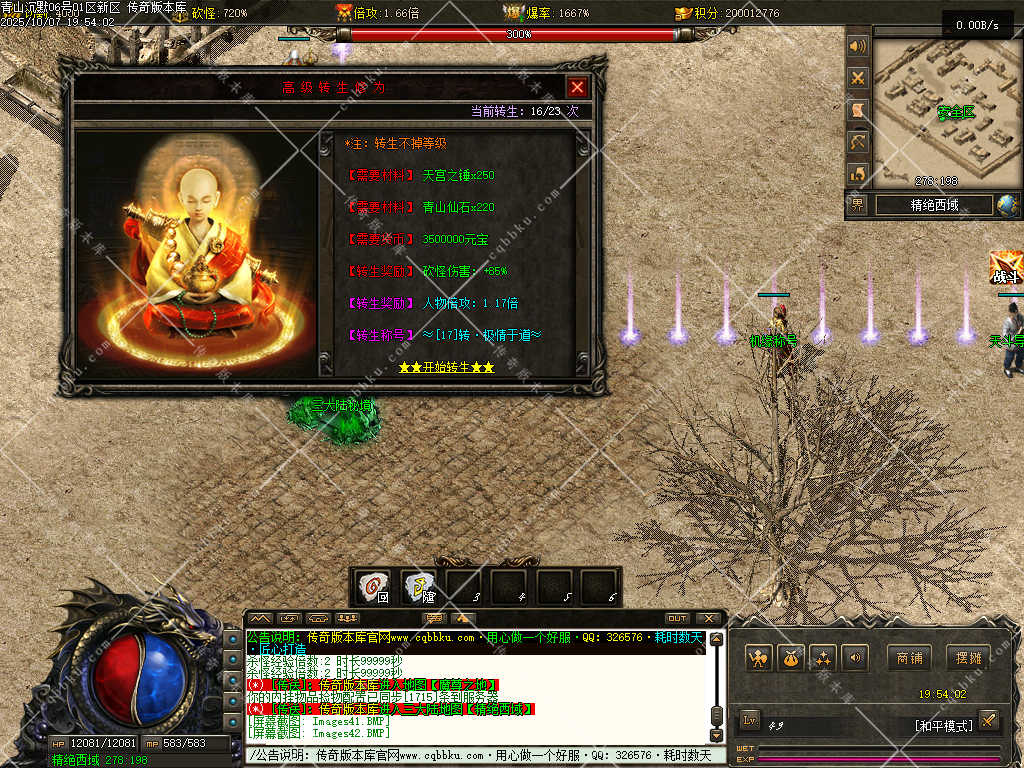Close the chat panel with X
Viewport: 1024px width, 768px height.
[x=707, y=618]
